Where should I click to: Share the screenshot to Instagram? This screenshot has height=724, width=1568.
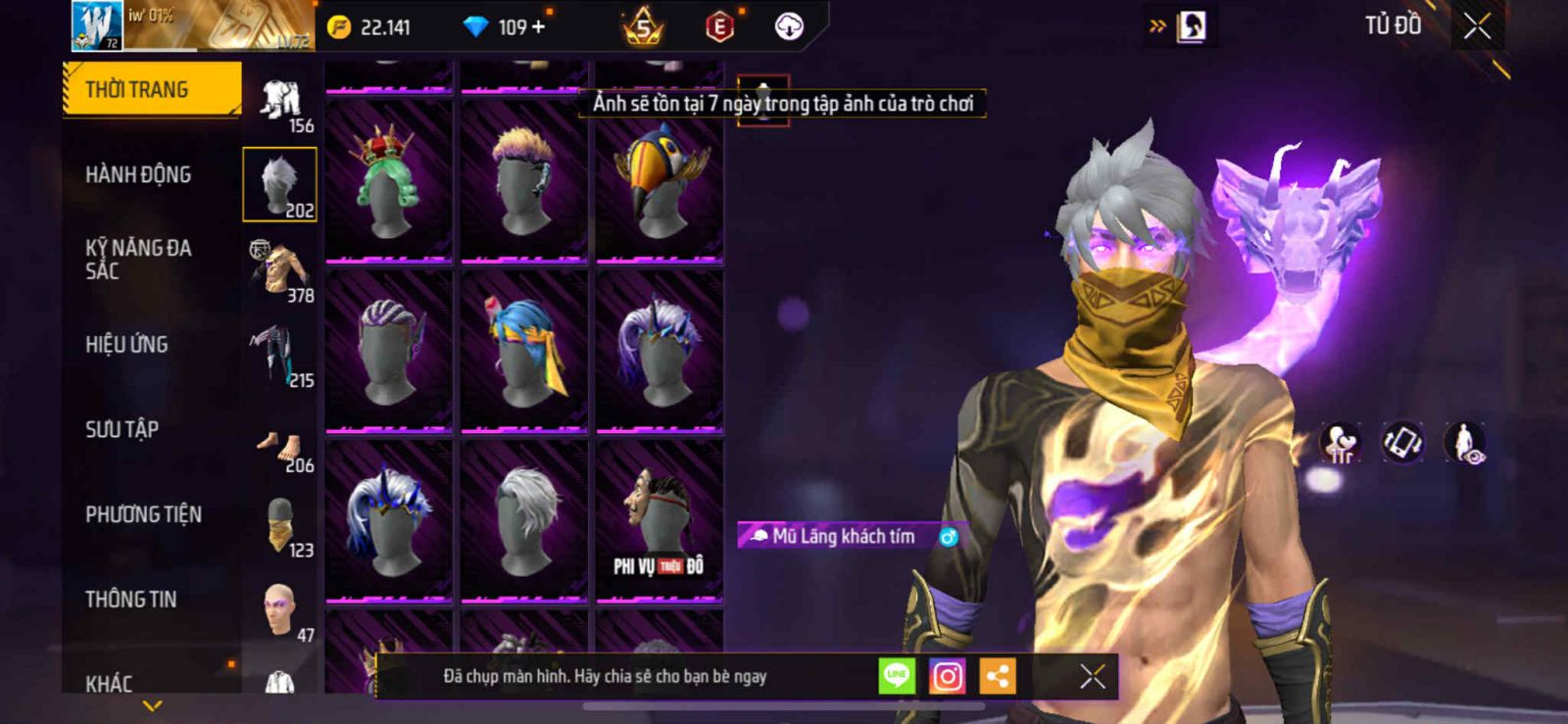point(947,676)
